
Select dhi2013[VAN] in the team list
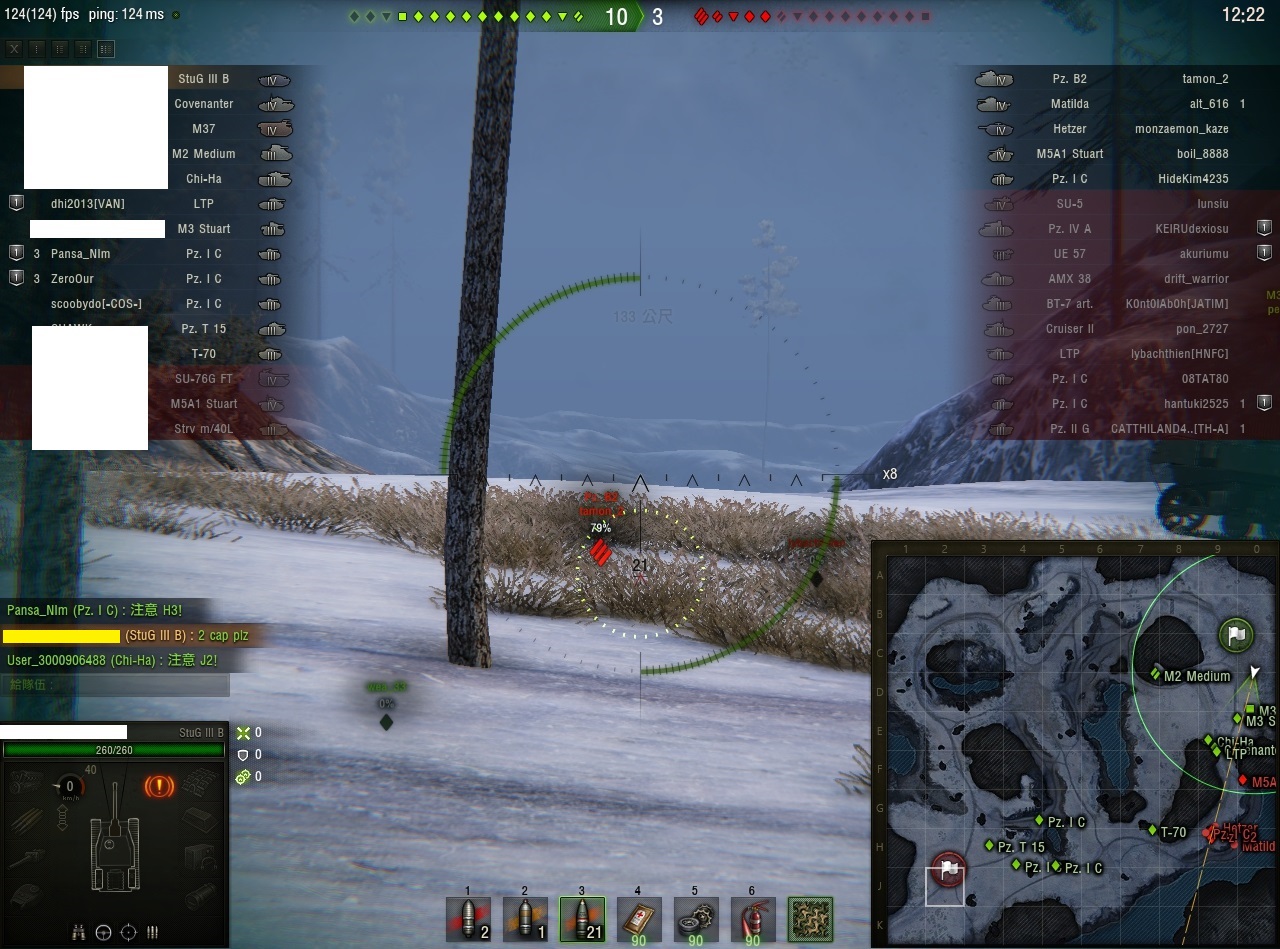(88, 204)
